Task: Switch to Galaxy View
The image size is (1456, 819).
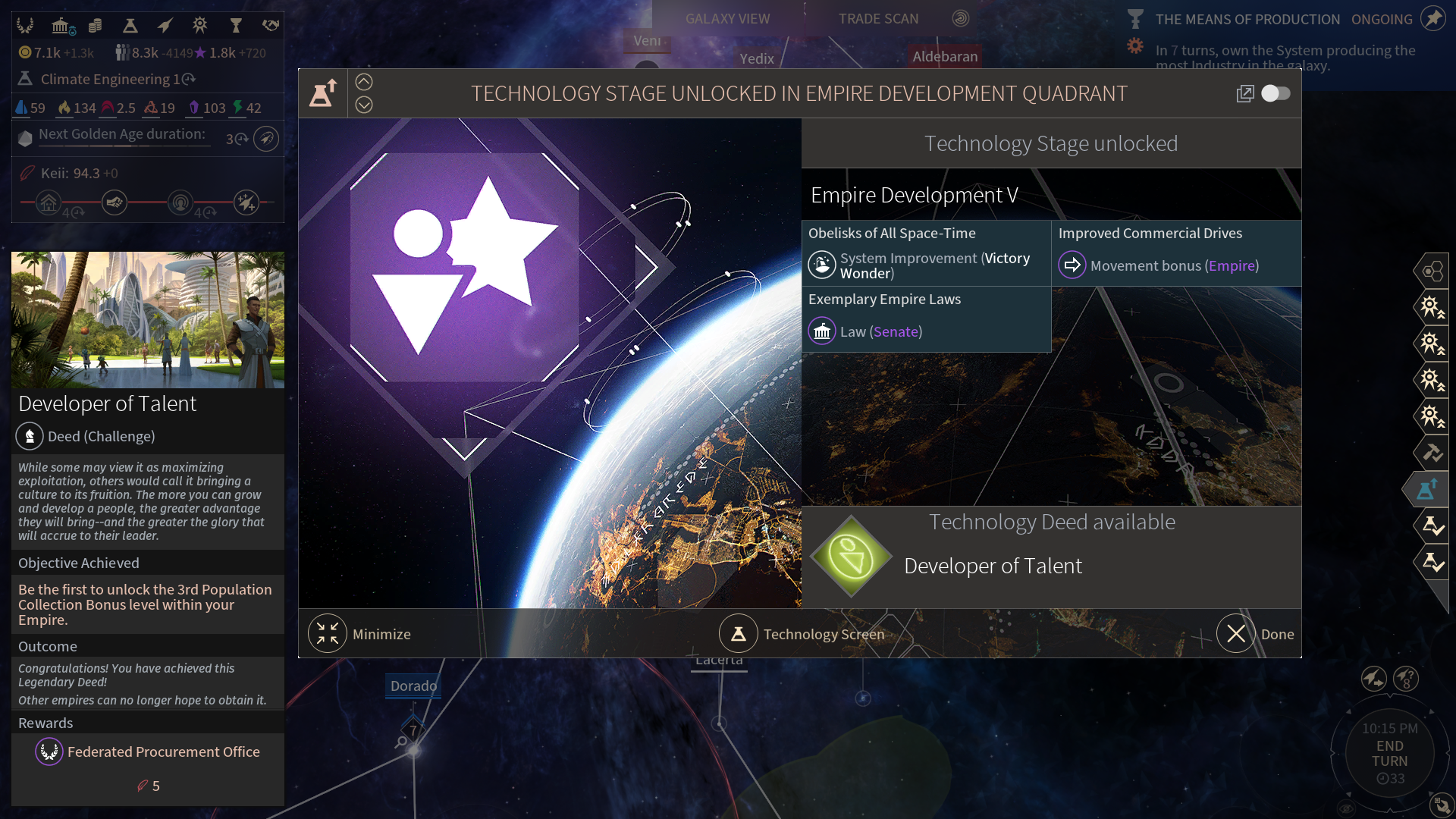Action: pos(727,19)
